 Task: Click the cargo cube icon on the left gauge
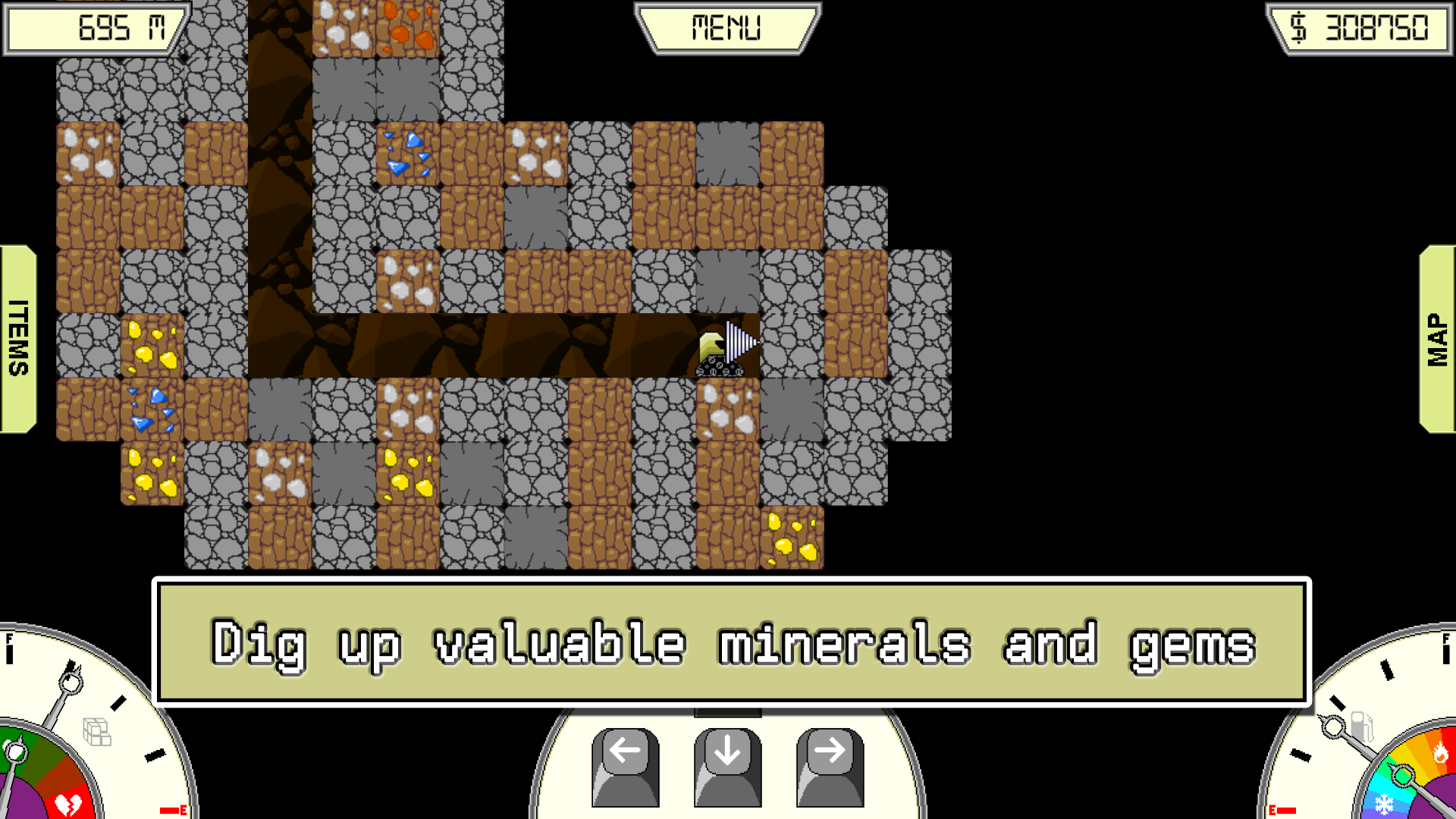point(96,732)
